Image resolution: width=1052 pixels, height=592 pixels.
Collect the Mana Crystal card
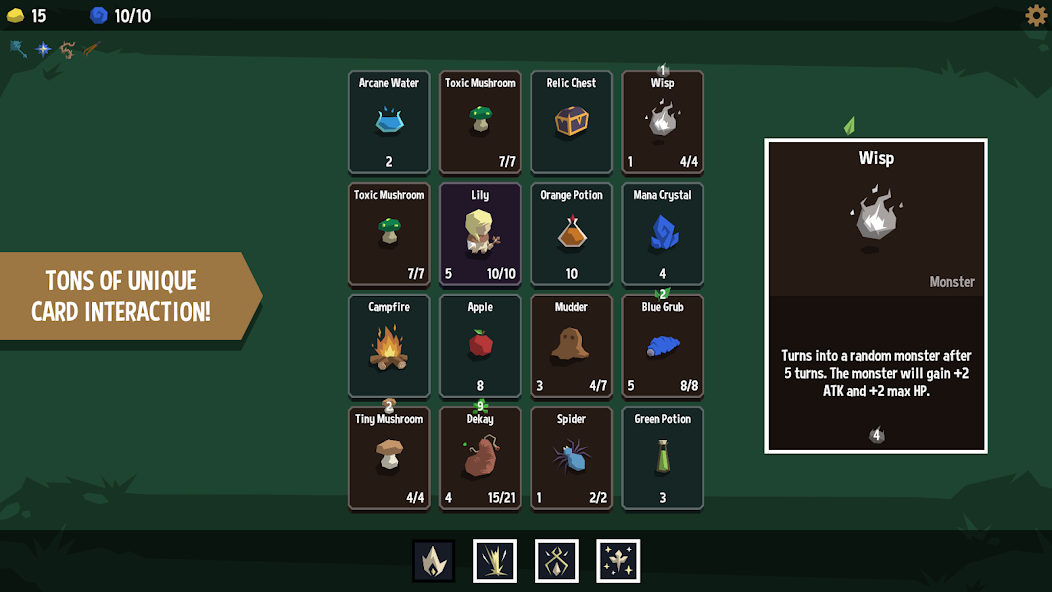click(x=662, y=234)
